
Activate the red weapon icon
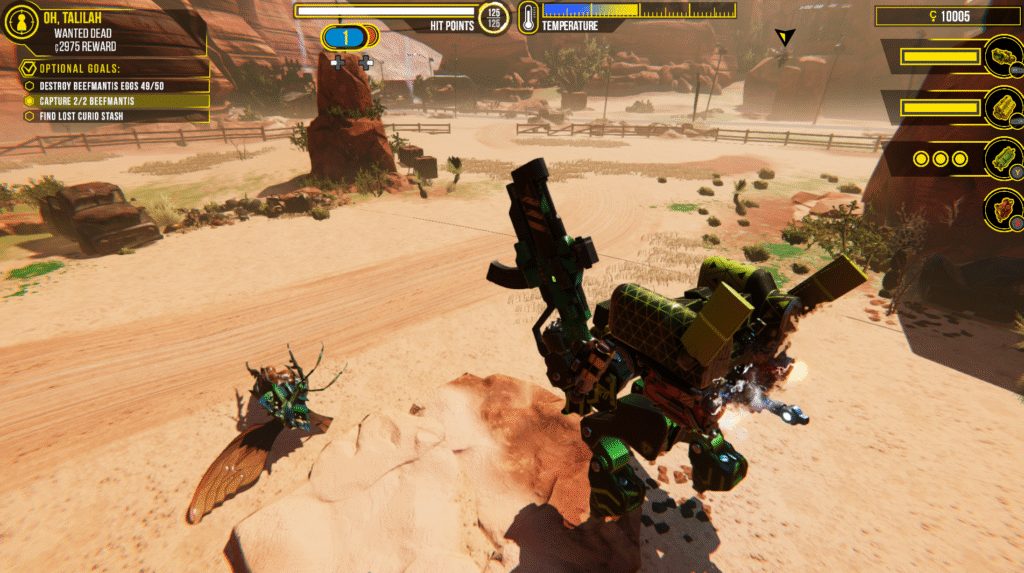1001,209
